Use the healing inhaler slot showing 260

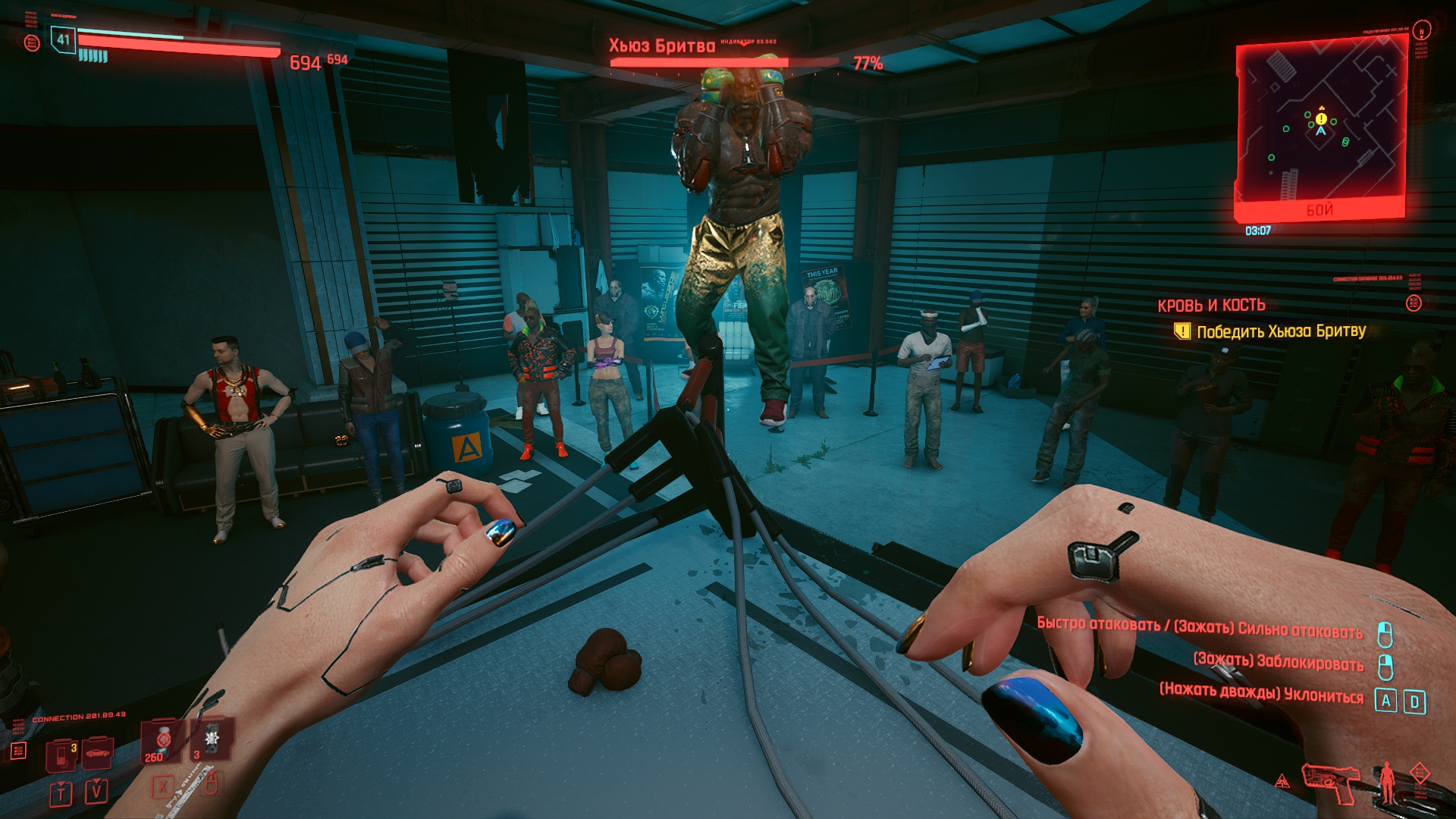click(161, 742)
